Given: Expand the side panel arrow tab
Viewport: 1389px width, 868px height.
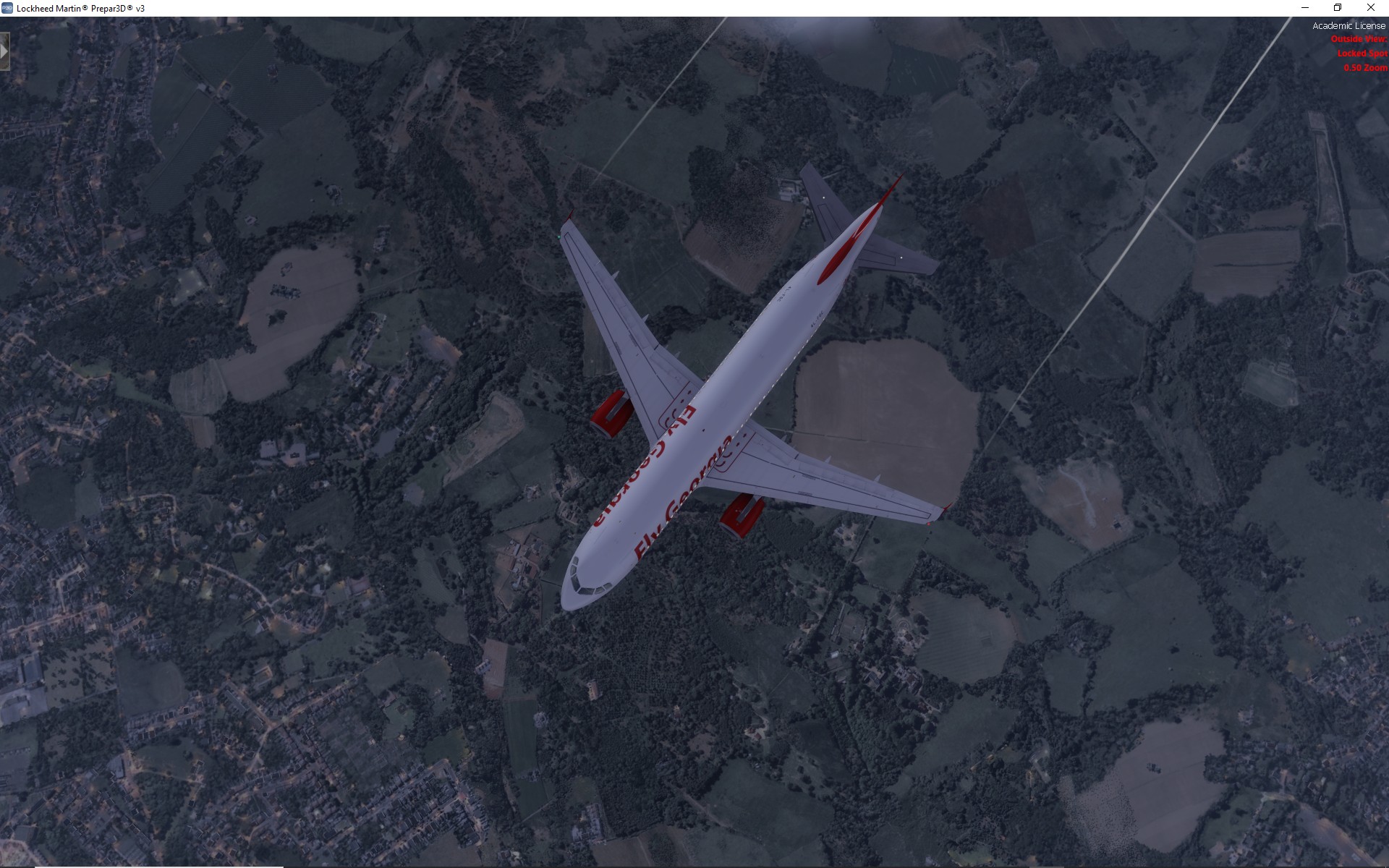Looking at the screenshot, I should click(x=4, y=52).
